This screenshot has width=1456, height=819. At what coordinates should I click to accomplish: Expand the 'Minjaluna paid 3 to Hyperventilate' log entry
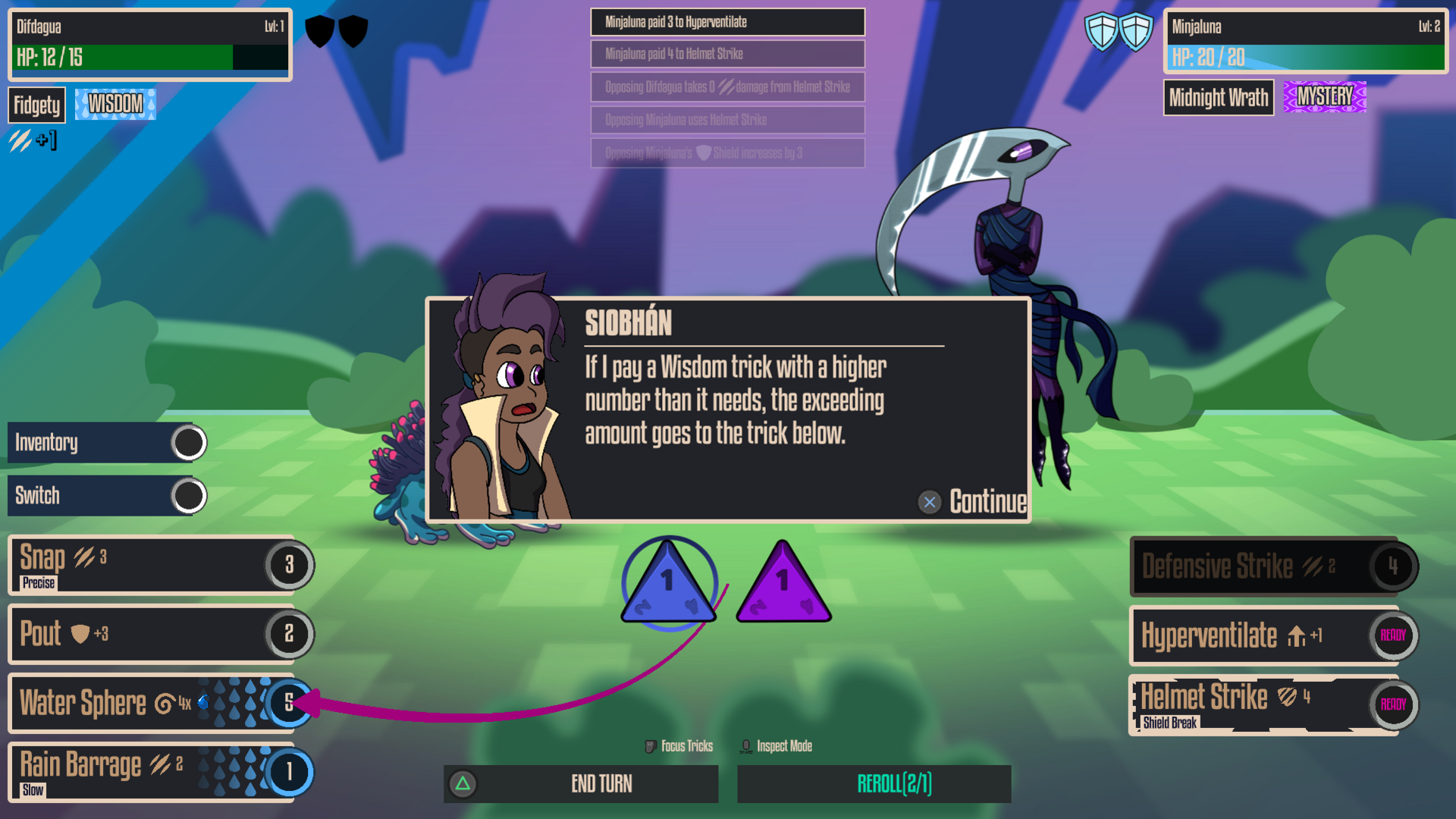[x=726, y=23]
